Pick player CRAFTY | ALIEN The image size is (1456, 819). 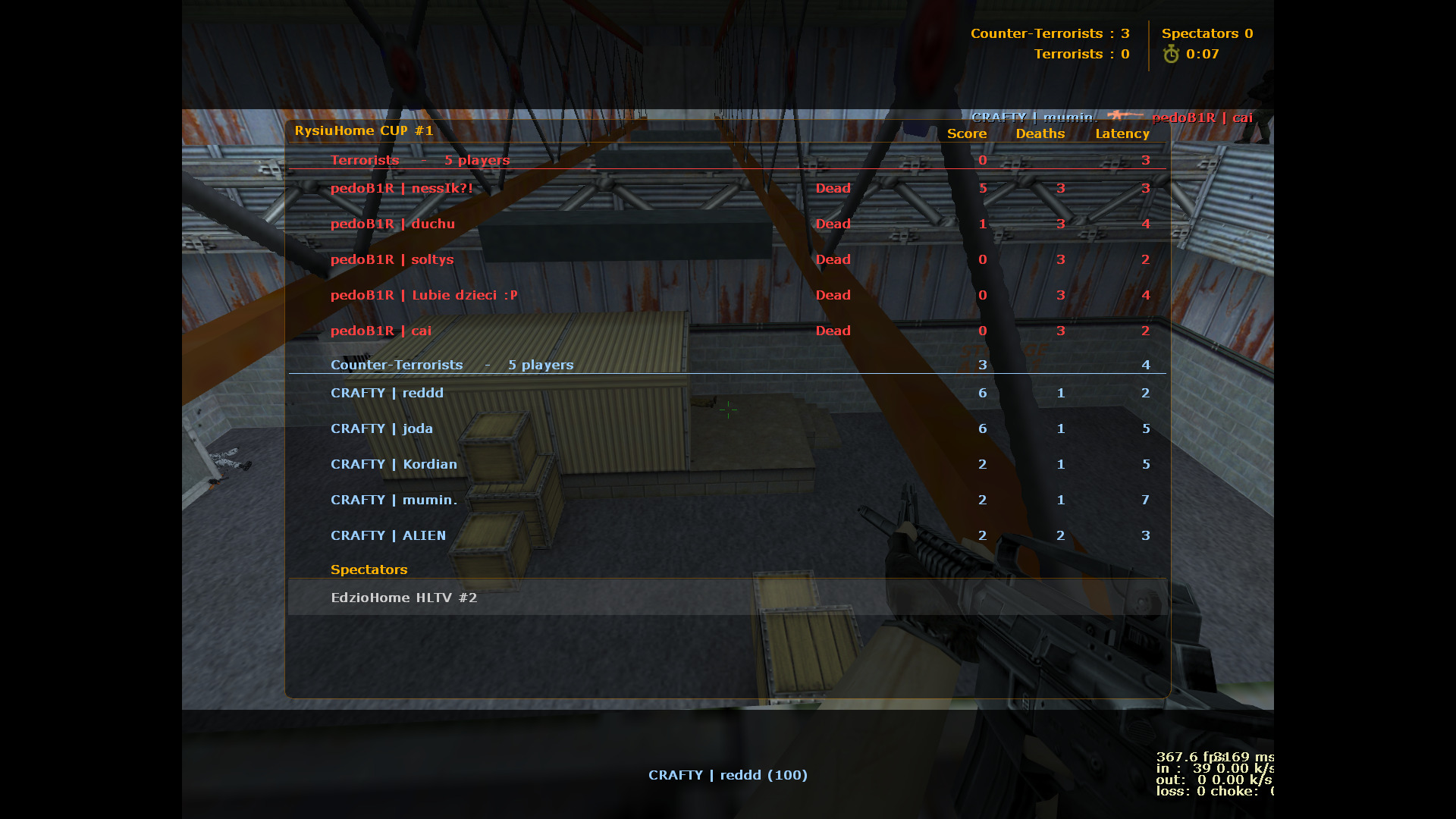coord(388,535)
